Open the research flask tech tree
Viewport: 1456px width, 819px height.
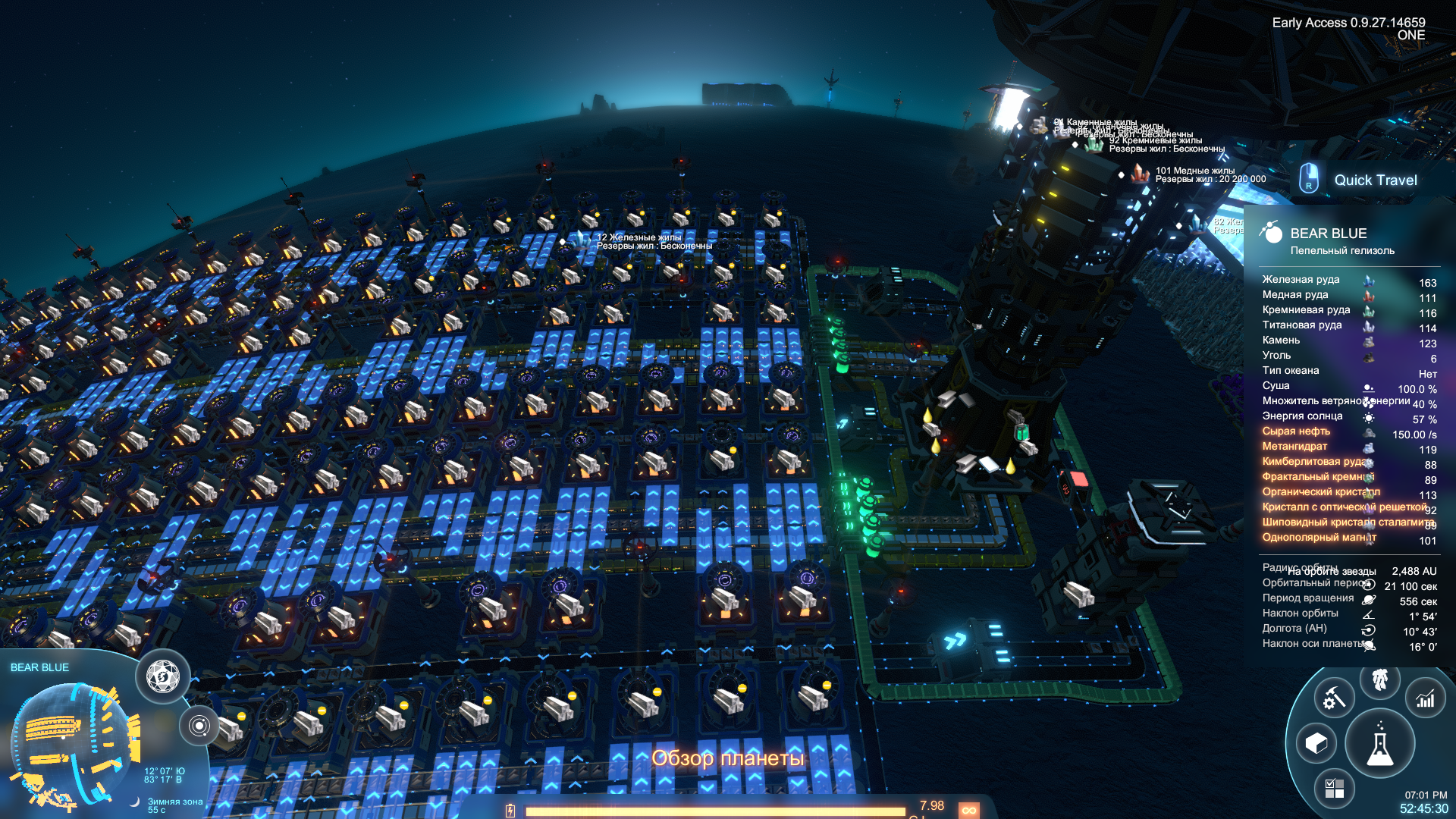point(1379,745)
